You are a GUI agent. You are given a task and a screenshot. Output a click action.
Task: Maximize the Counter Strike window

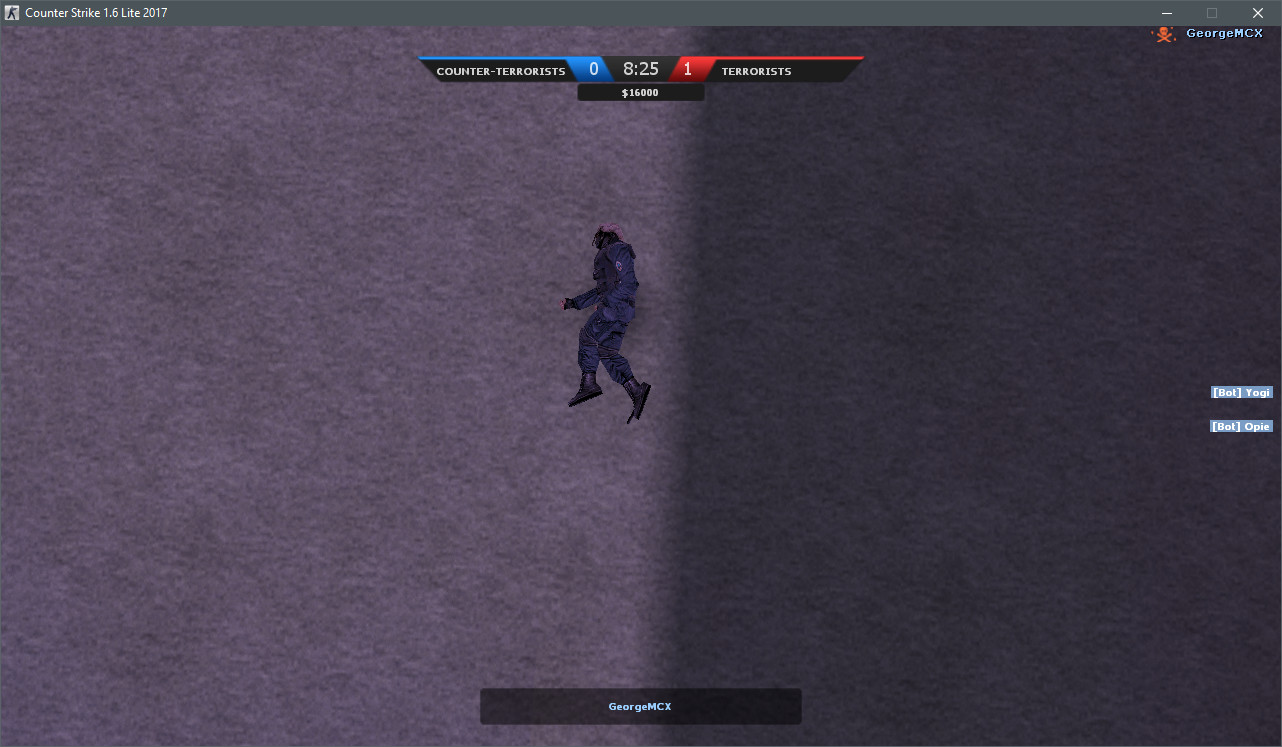click(1211, 13)
